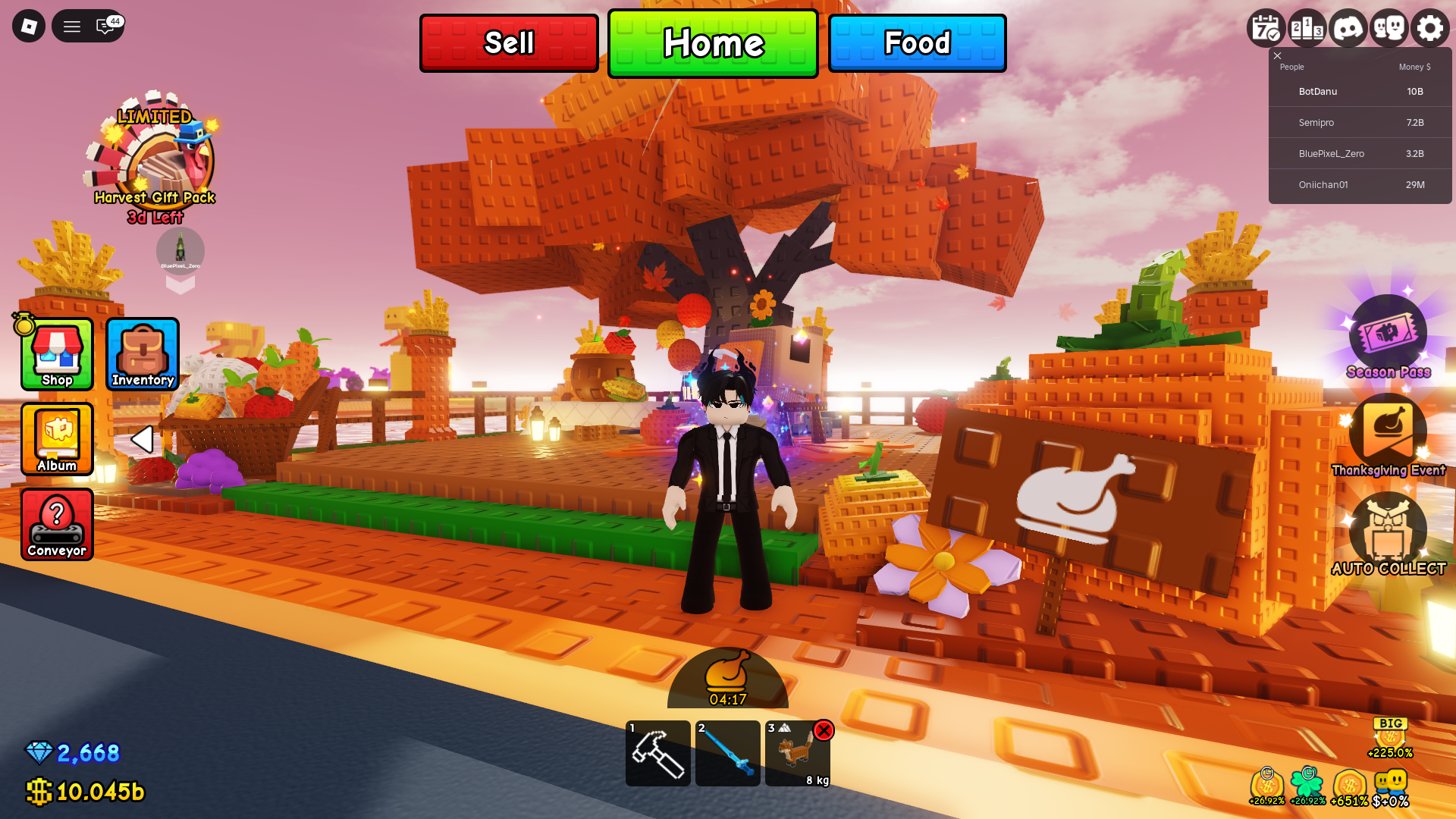
Task: Open the Album book
Action: (x=56, y=440)
